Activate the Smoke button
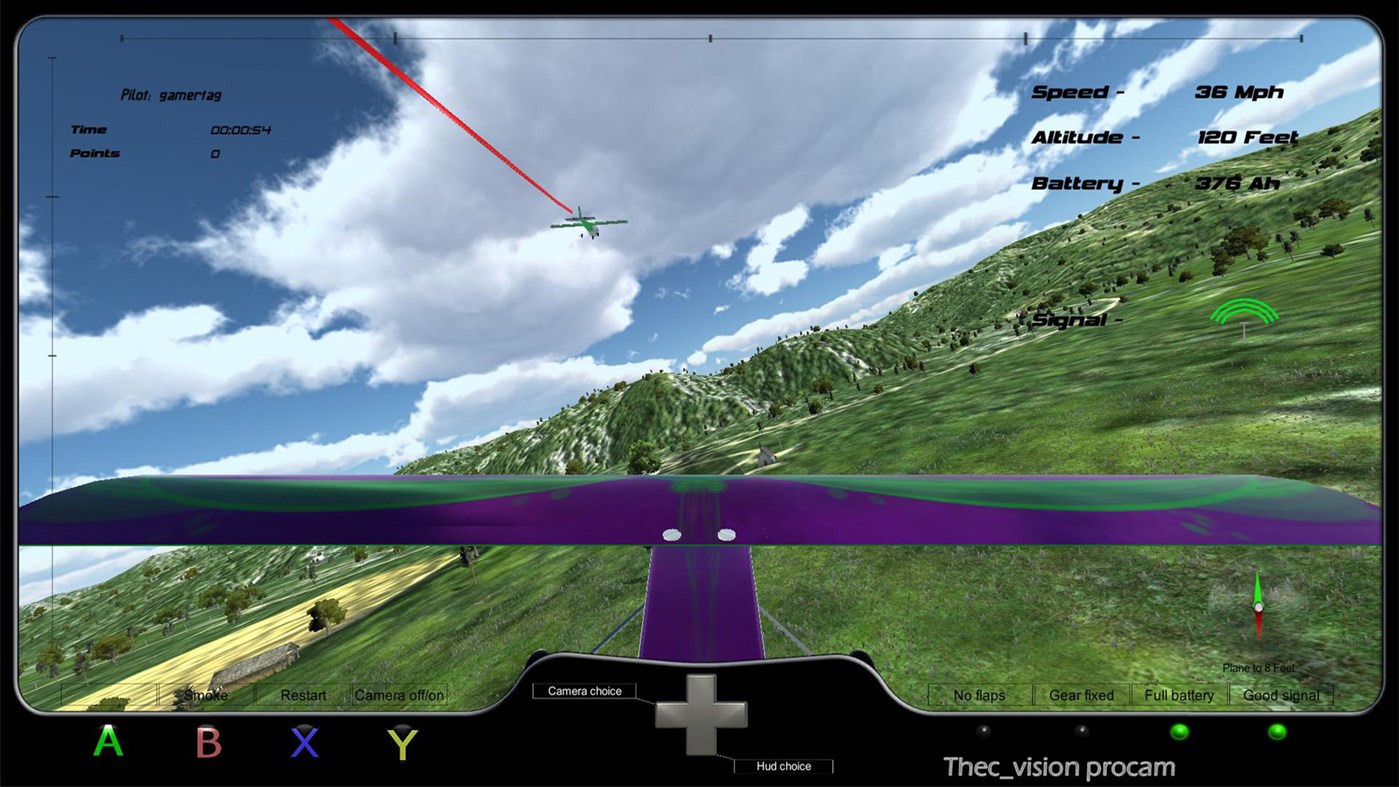 click(x=205, y=694)
